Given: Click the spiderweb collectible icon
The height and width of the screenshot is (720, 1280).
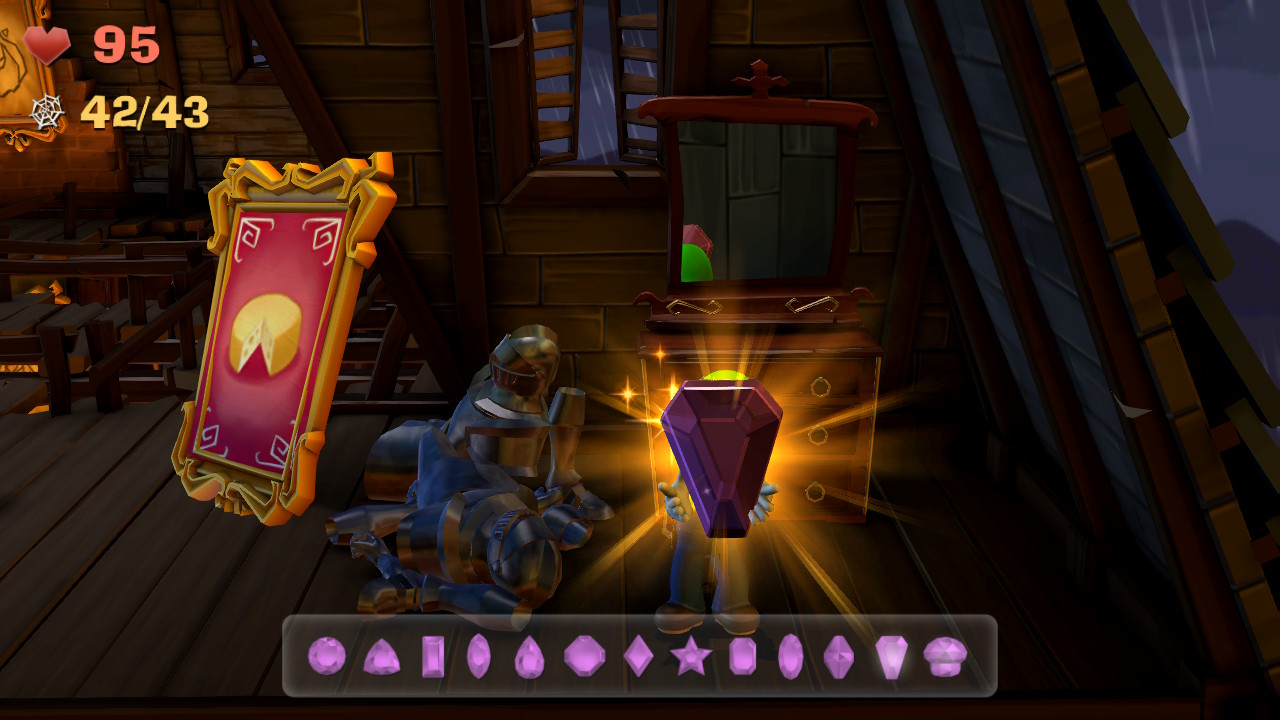Looking at the screenshot, I should 47,110.
